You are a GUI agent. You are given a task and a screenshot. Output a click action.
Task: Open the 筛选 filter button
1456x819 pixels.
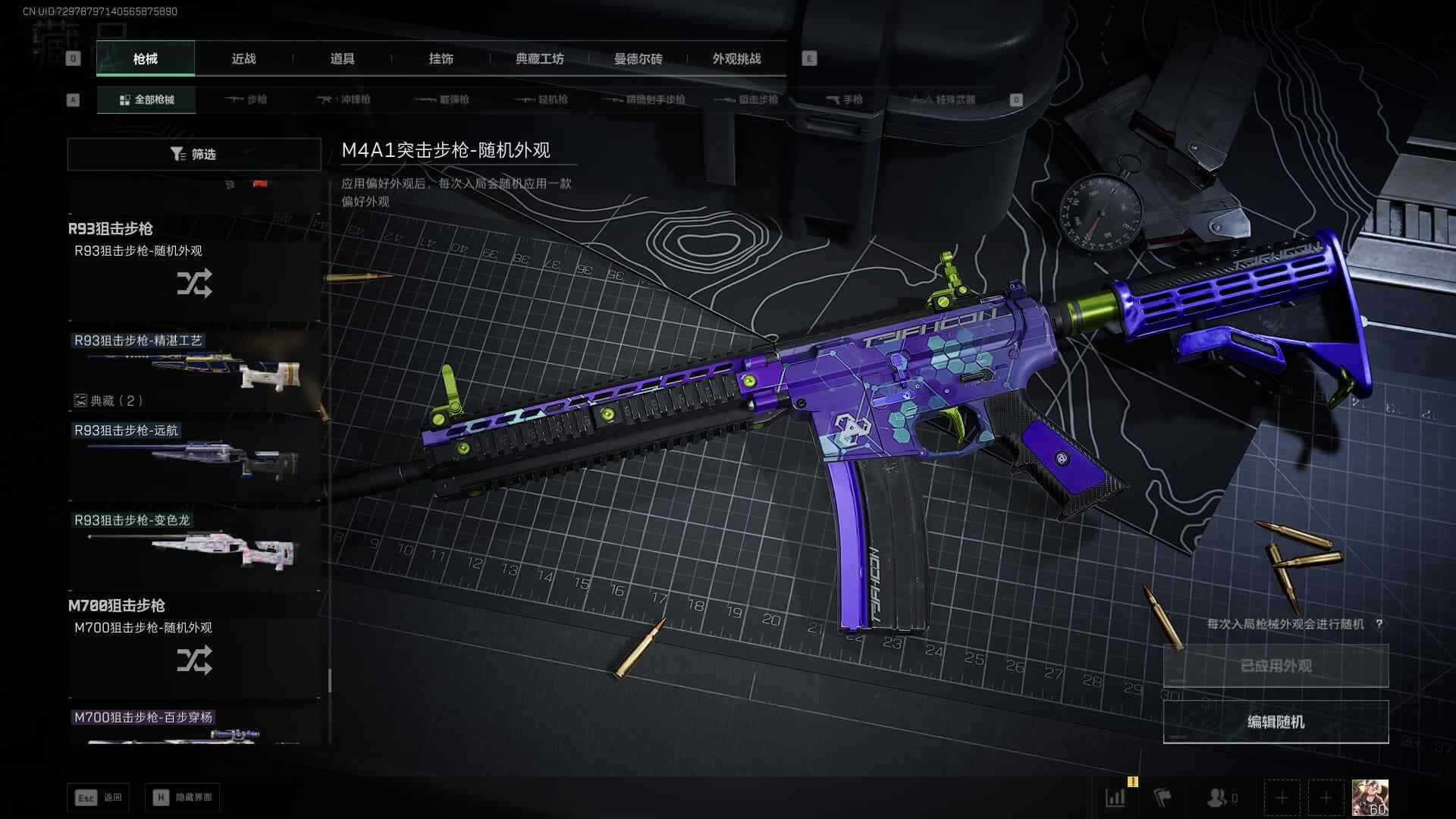pyautogui.click(x=194, y=154)
